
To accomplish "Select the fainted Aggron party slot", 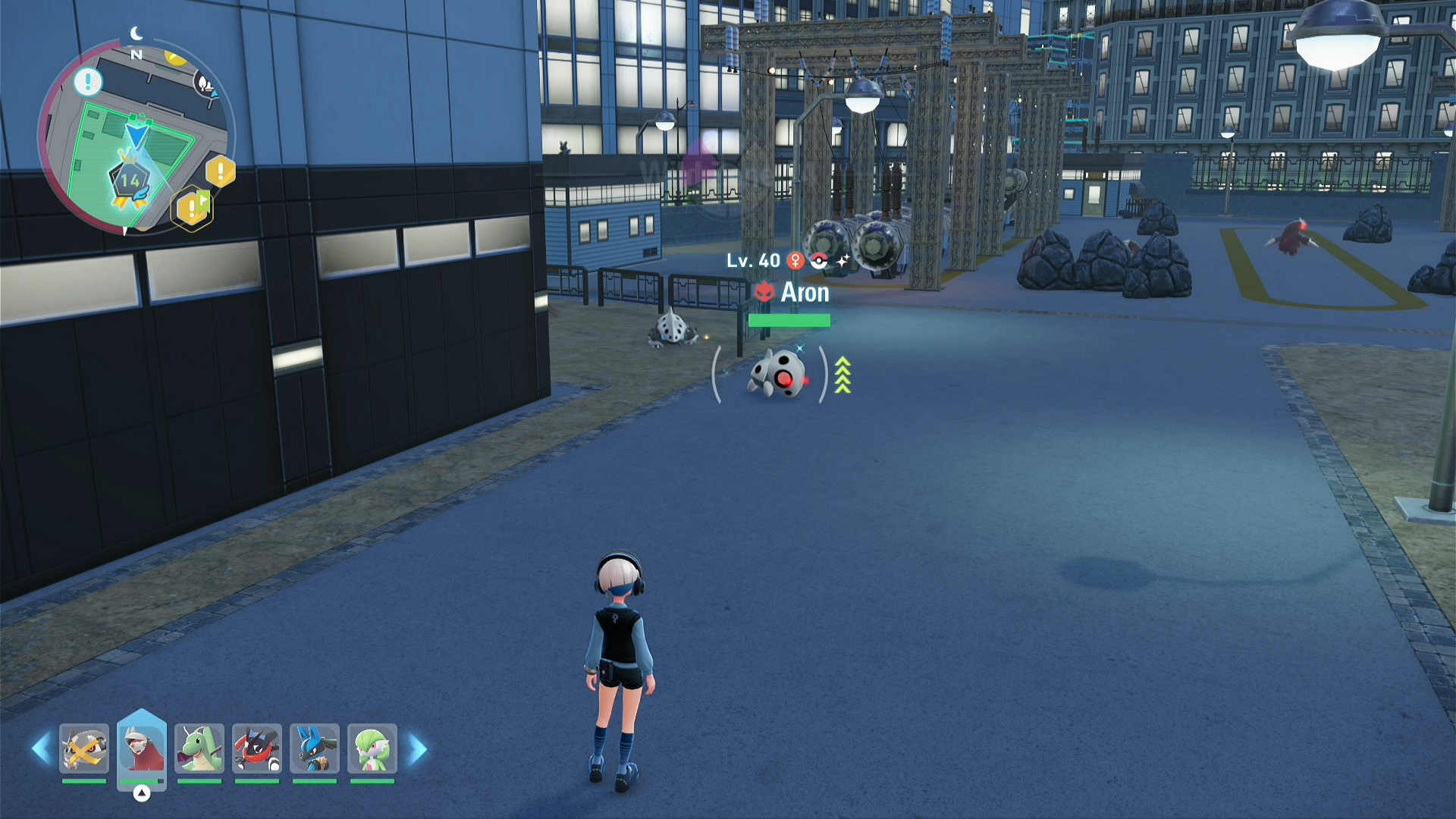I will [84, 749].
